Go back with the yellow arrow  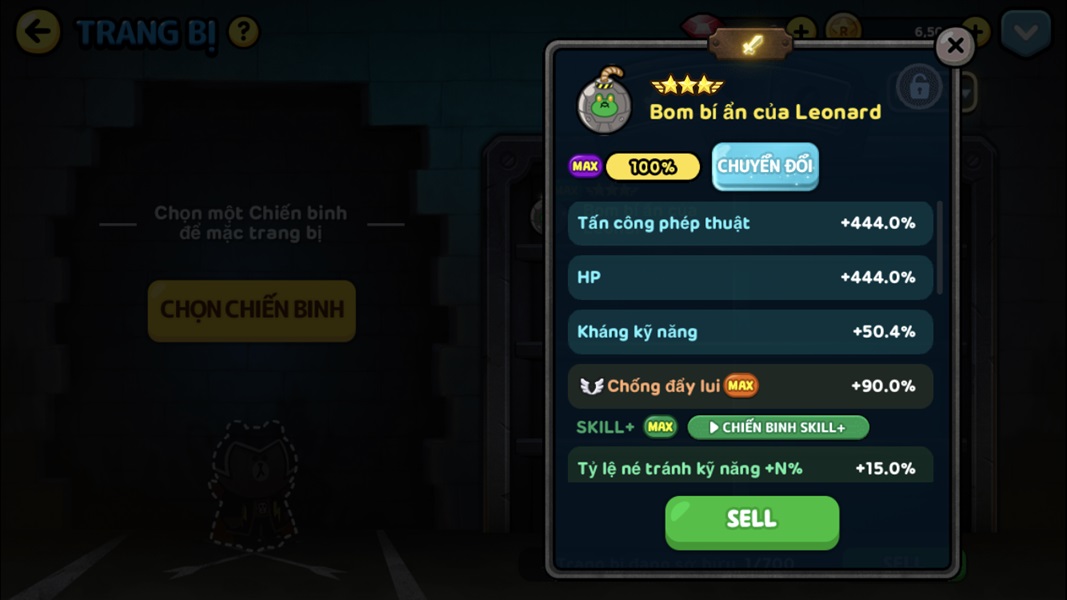(38, 33)
